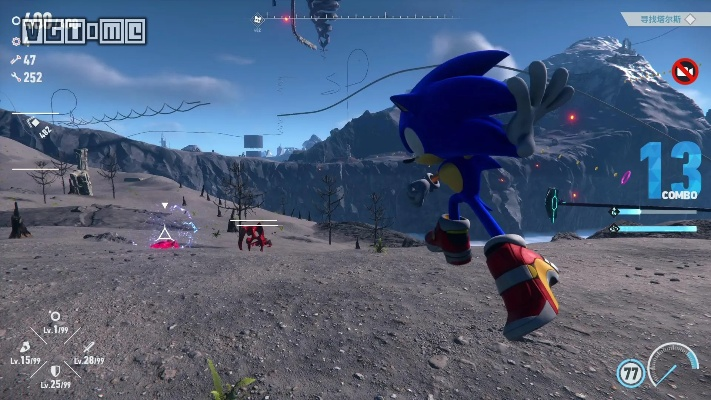Click the VGTime watermark logo
This screenshot has height=400, width=711.
tap(84, 30)
